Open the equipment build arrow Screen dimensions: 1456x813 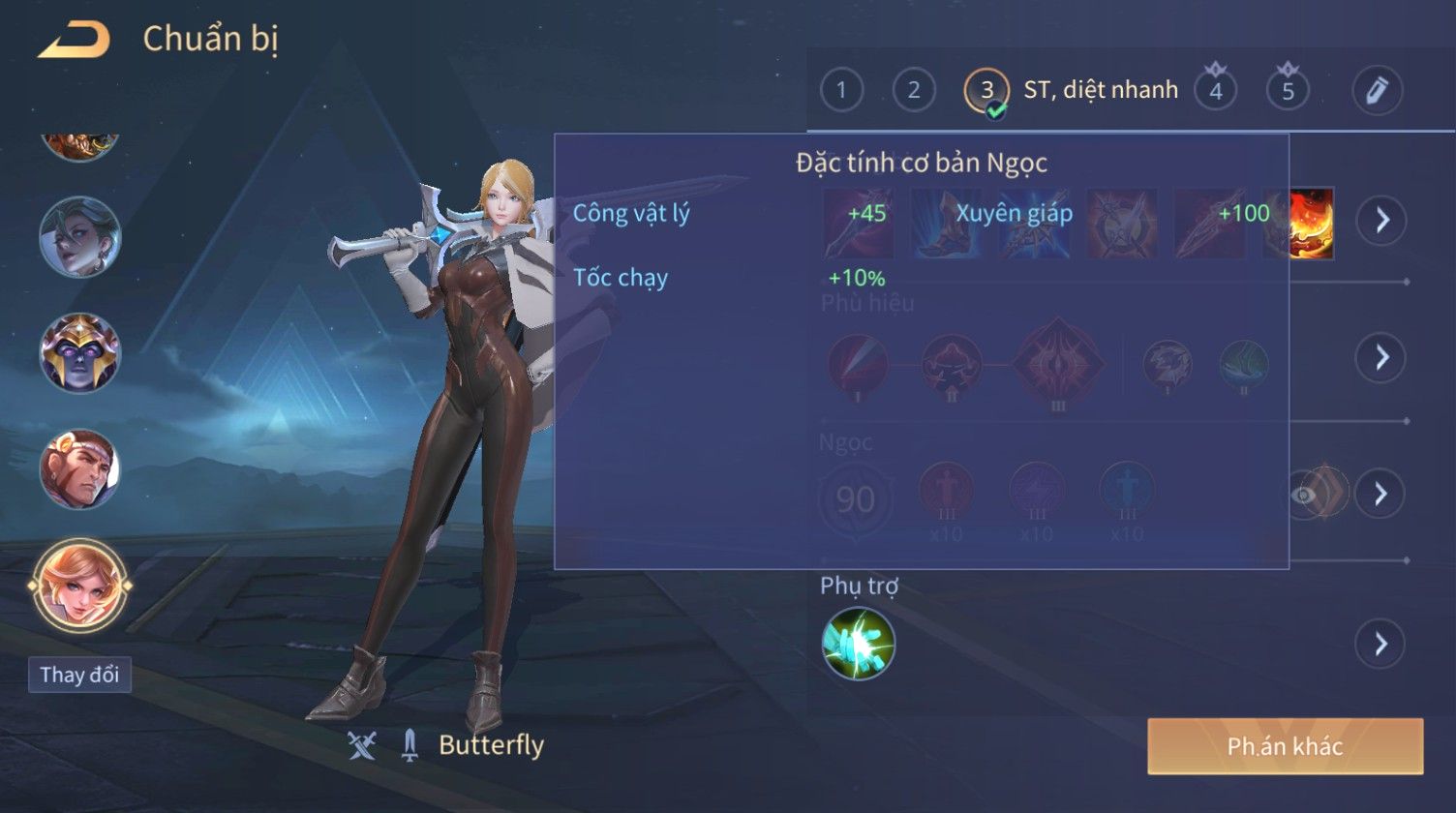[x=1380, y=221]
